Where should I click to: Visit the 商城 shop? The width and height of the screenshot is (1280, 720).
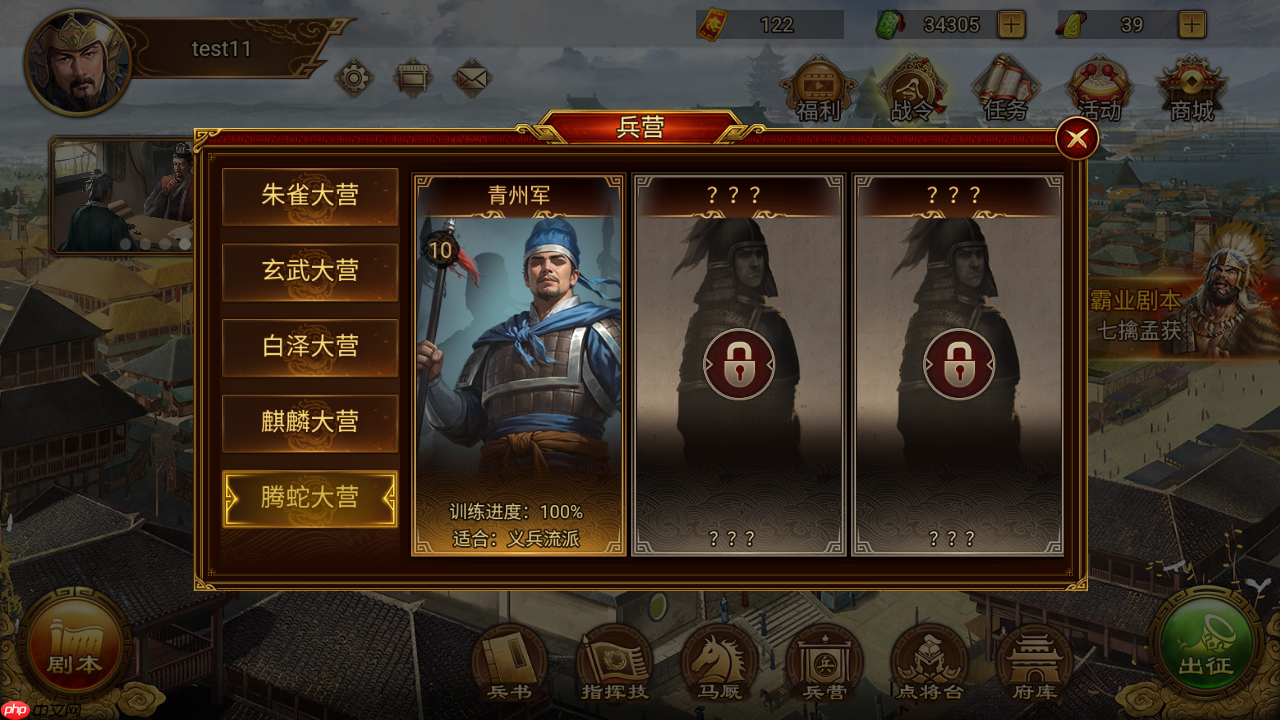(1191, 88)
